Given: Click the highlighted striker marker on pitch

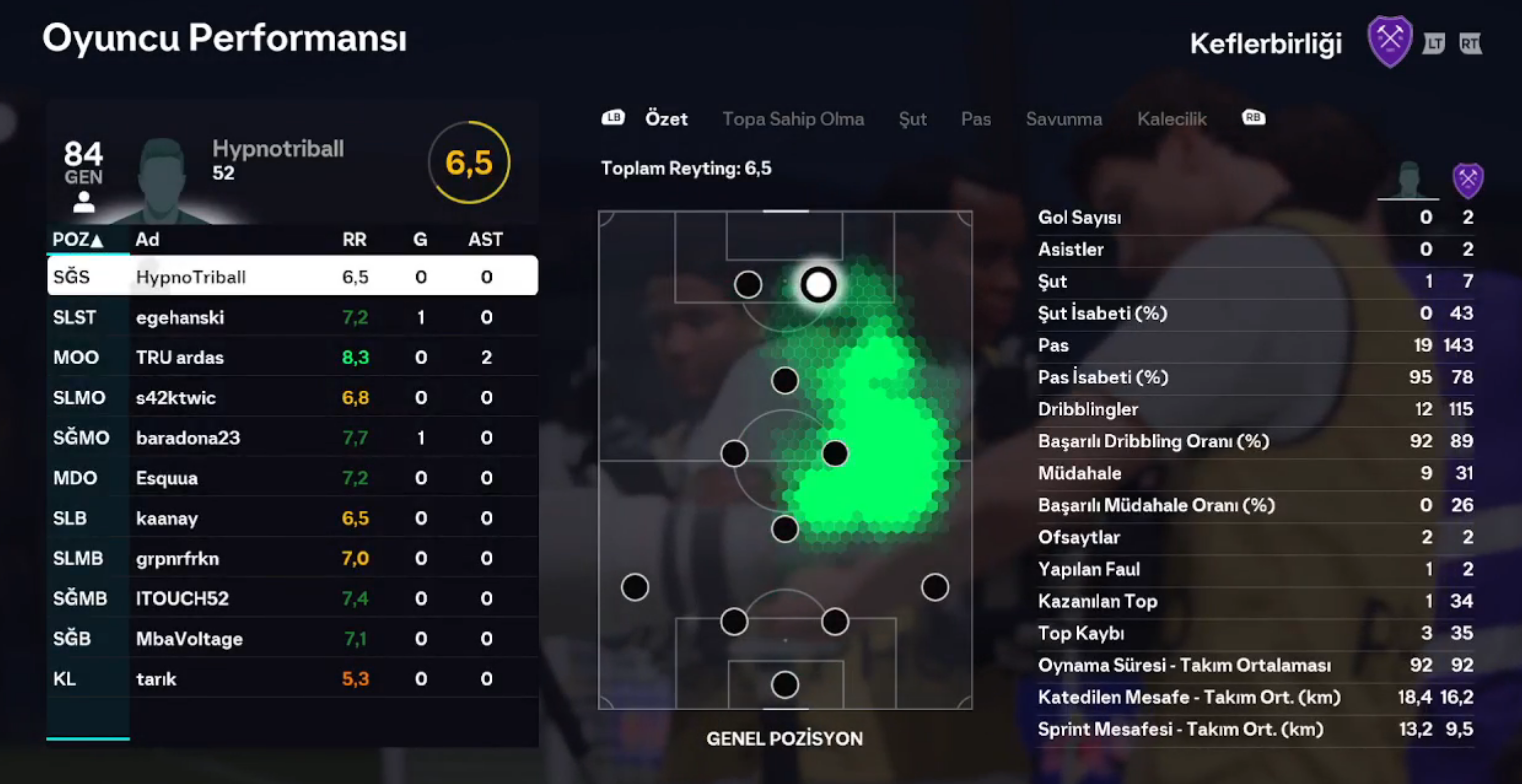Looking at the screenshot, I should coord(818,285).
